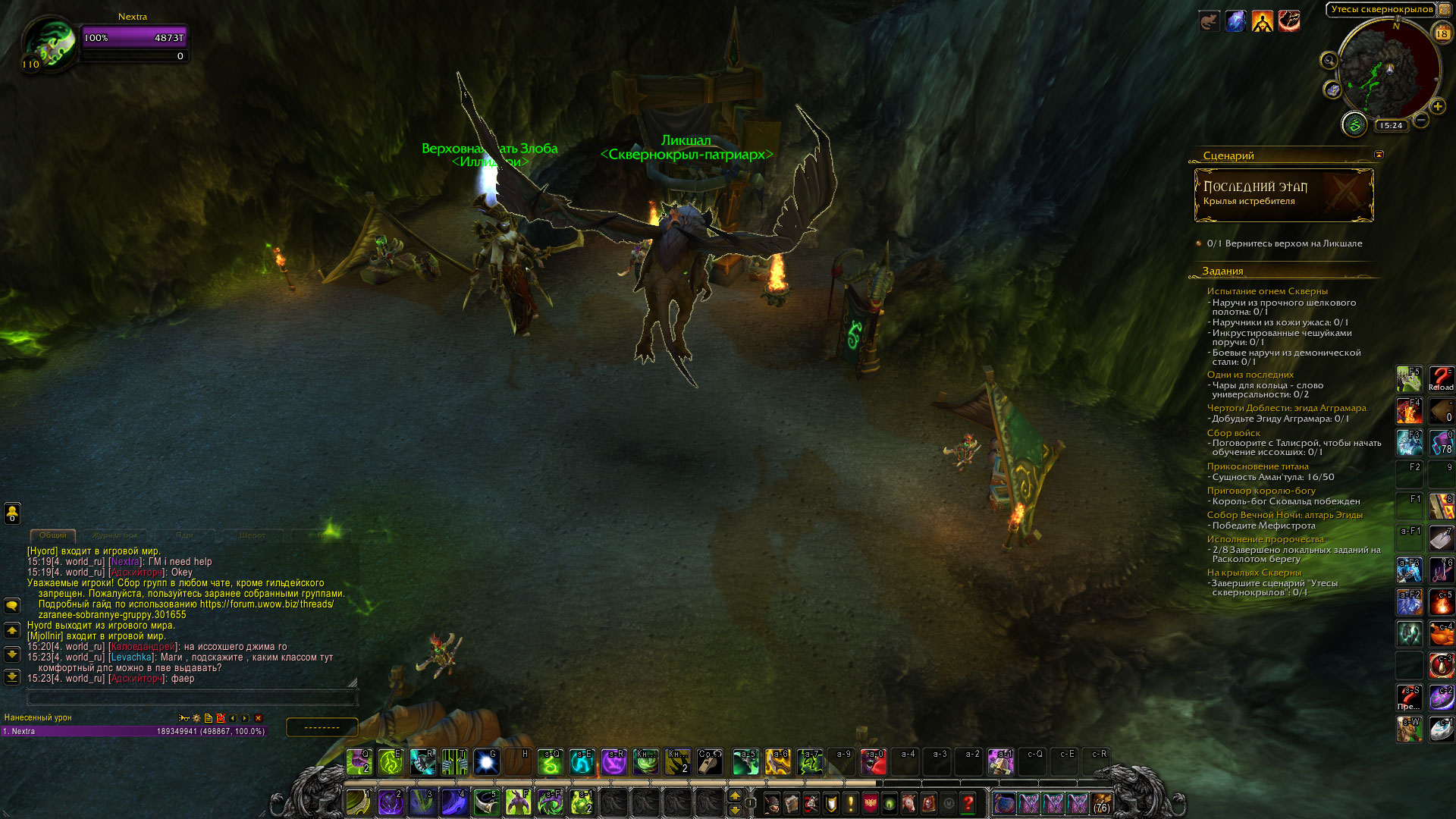This screenshot has height=819, width=1456.
Task: Open the class hall button below minimap
Action: coord(1354,124)
